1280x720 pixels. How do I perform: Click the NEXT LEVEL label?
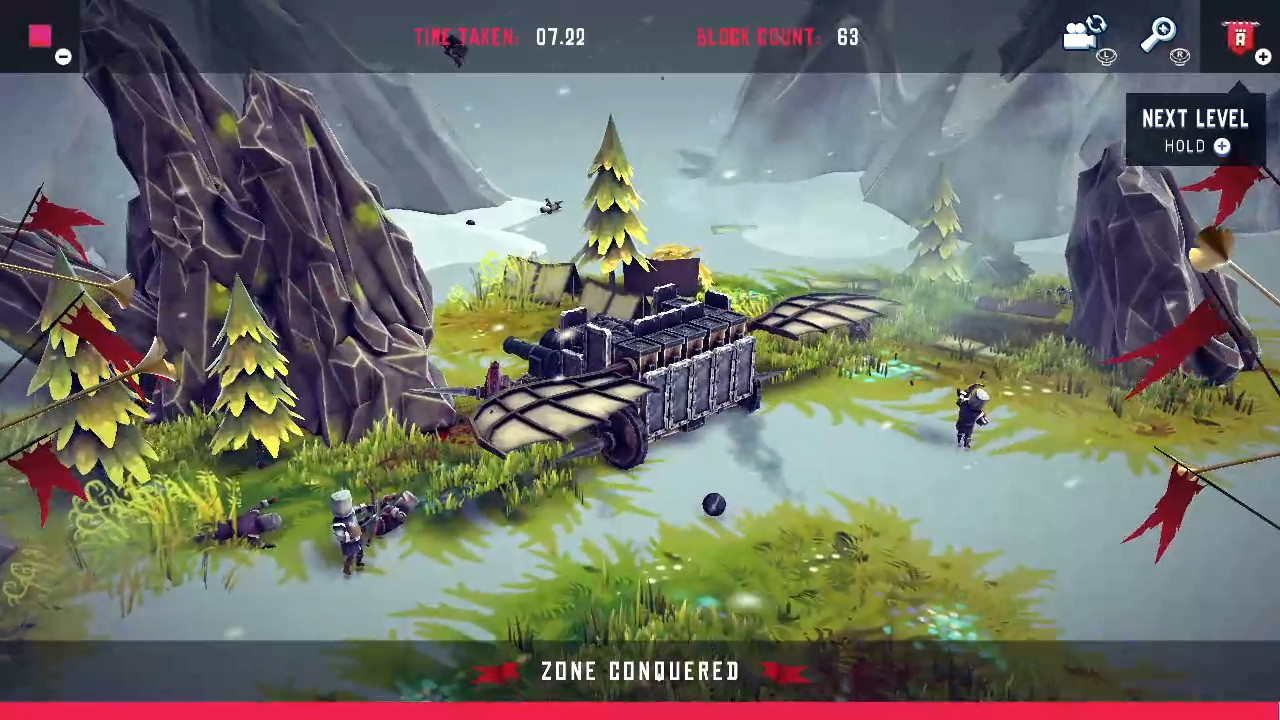tap(1195, 119)
